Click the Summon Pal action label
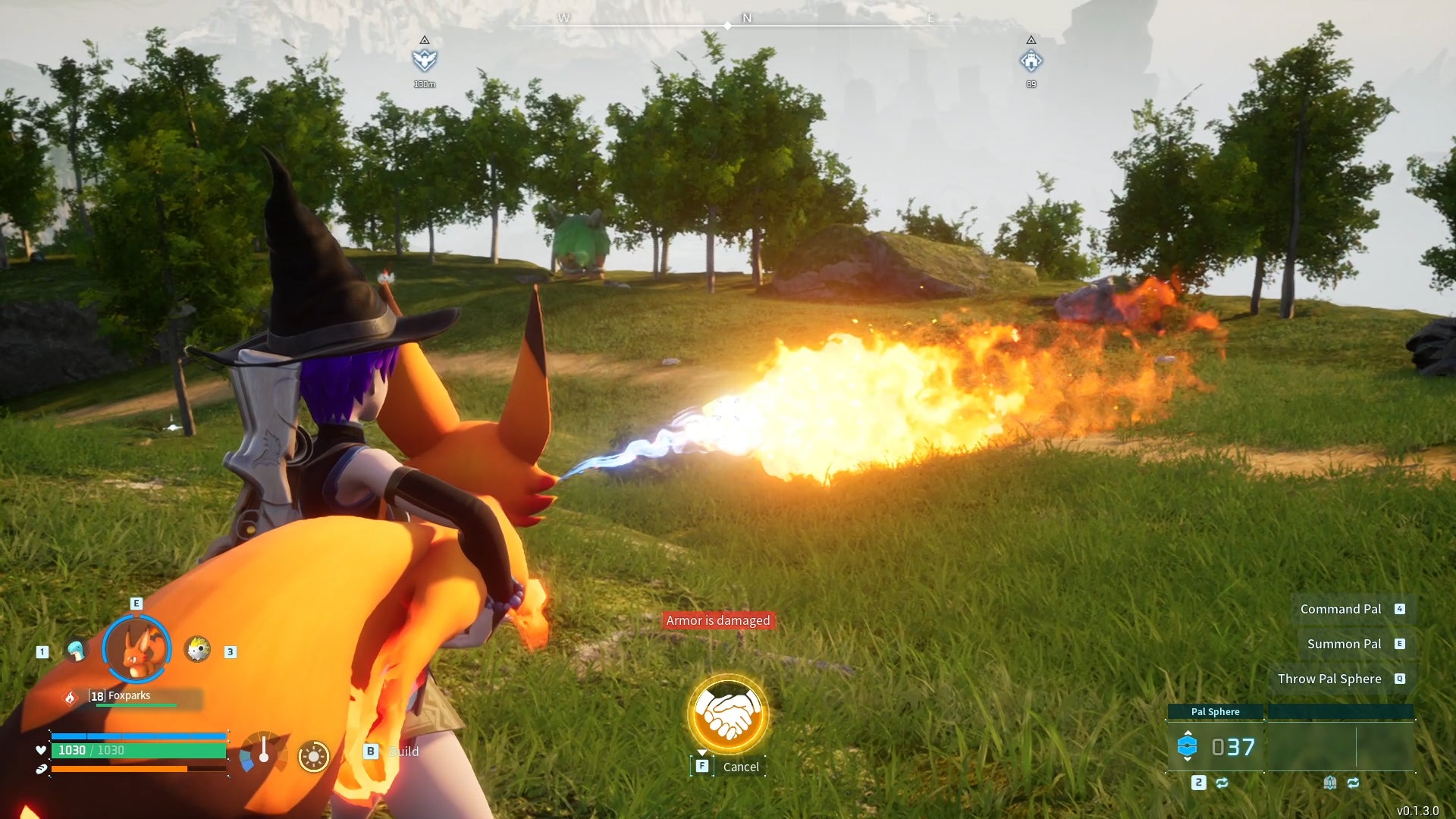1456x819 pixels. [1344, 644]
